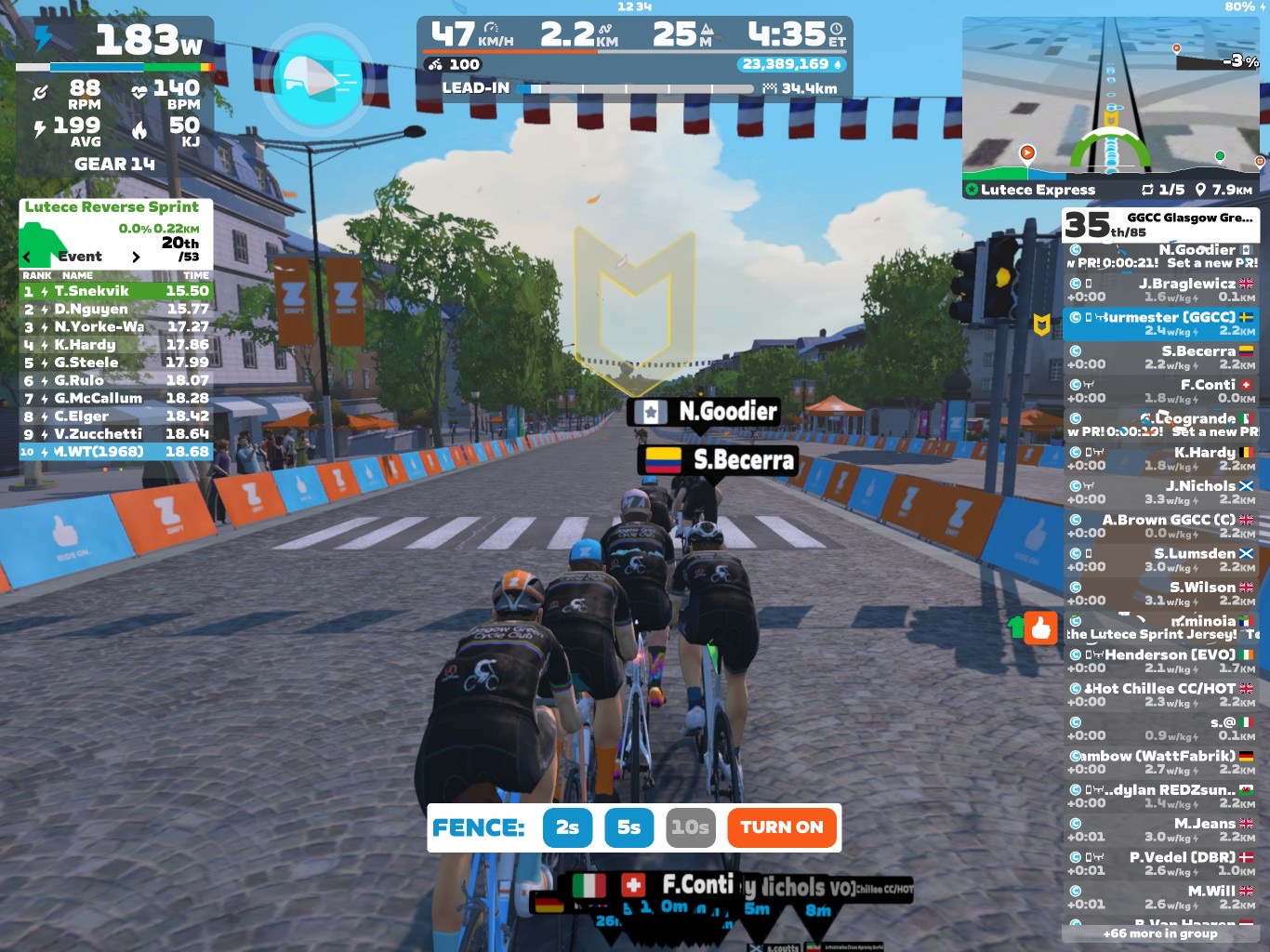Go to next leaderboard with right arrow
The width and height of the screenshot is (1270, 952).
point(136,257)
